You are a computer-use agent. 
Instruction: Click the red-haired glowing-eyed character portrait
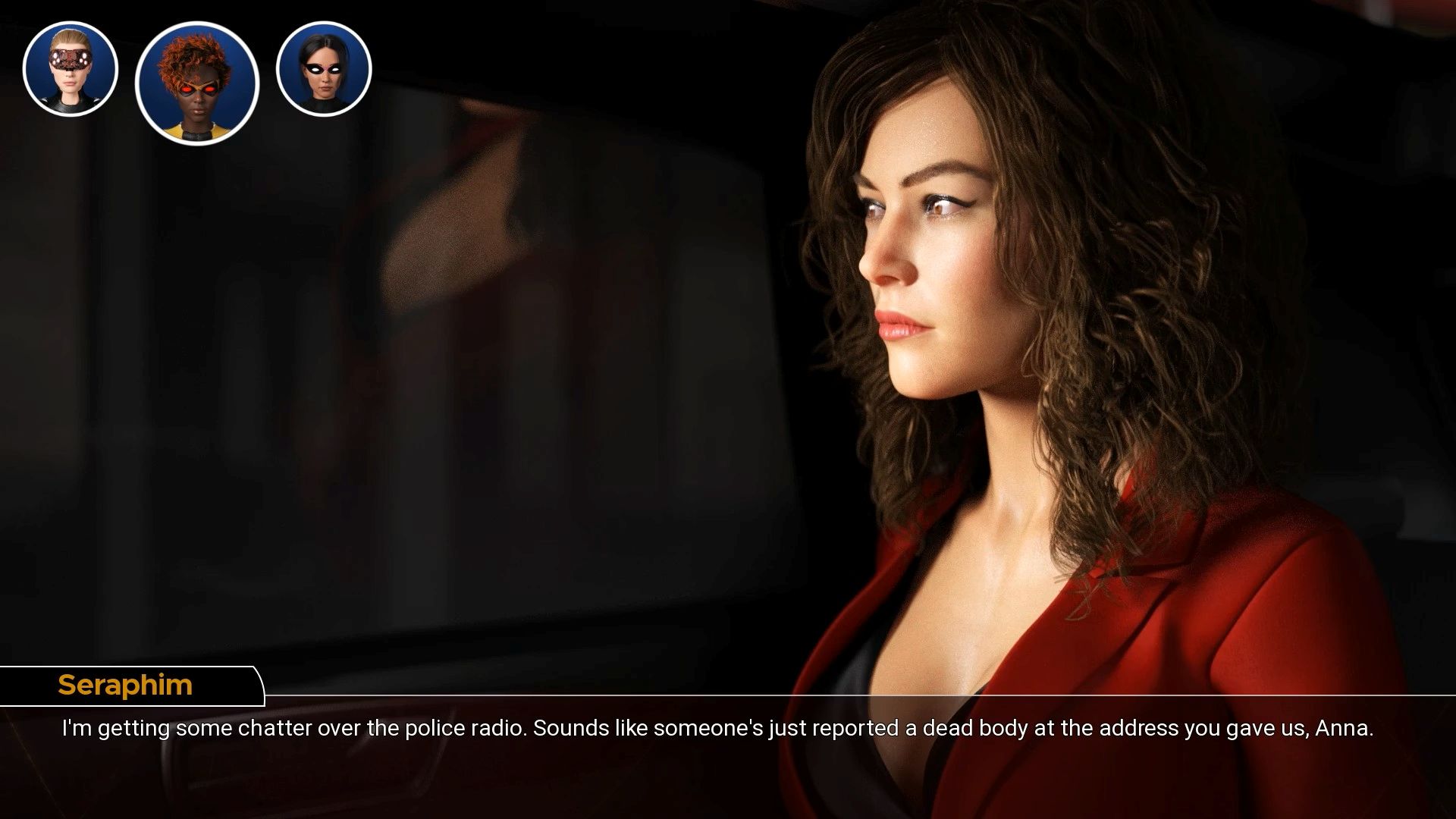click(x=197, y=83)
